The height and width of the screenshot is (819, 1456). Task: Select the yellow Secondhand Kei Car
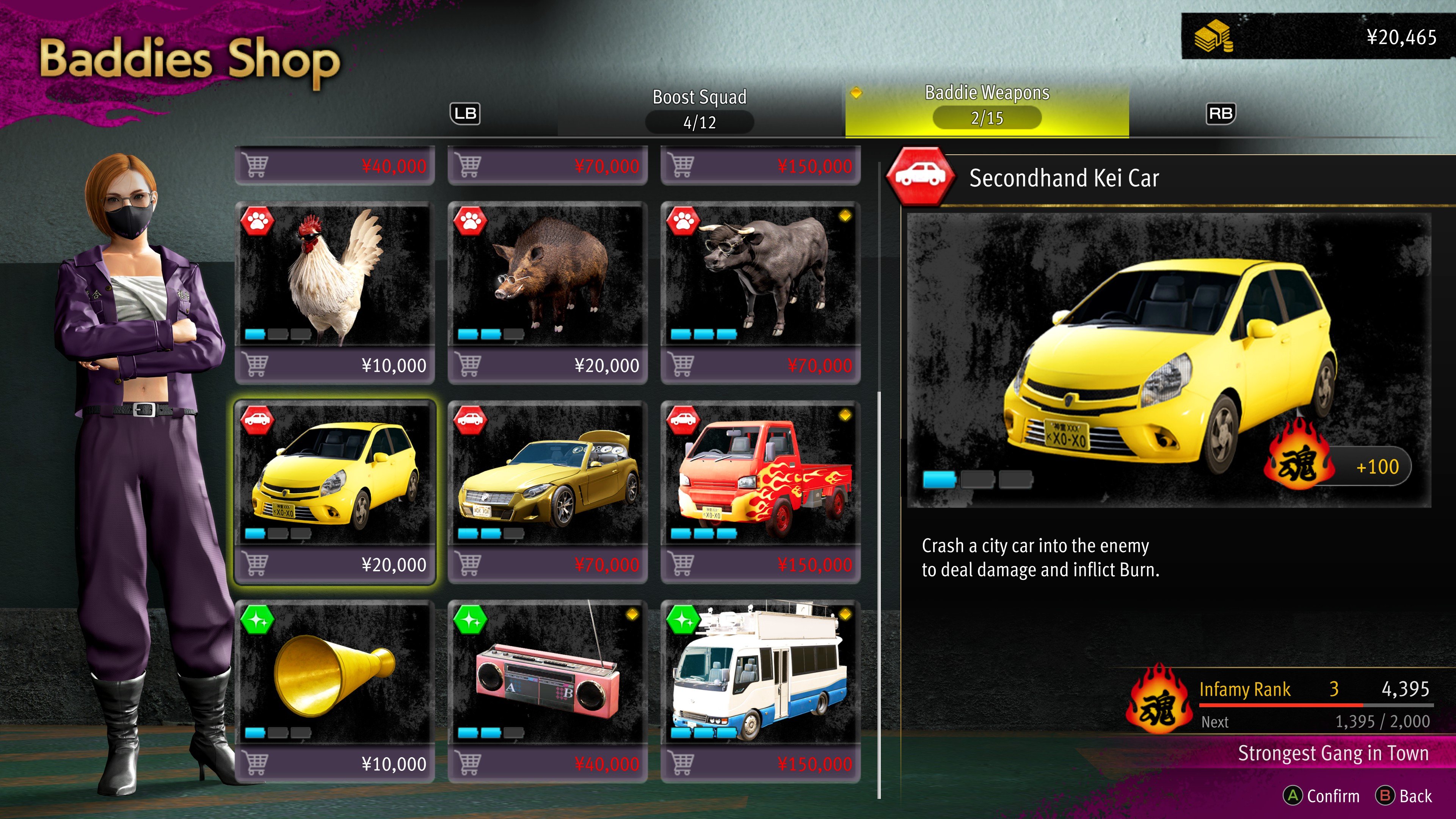pos(334,475)
